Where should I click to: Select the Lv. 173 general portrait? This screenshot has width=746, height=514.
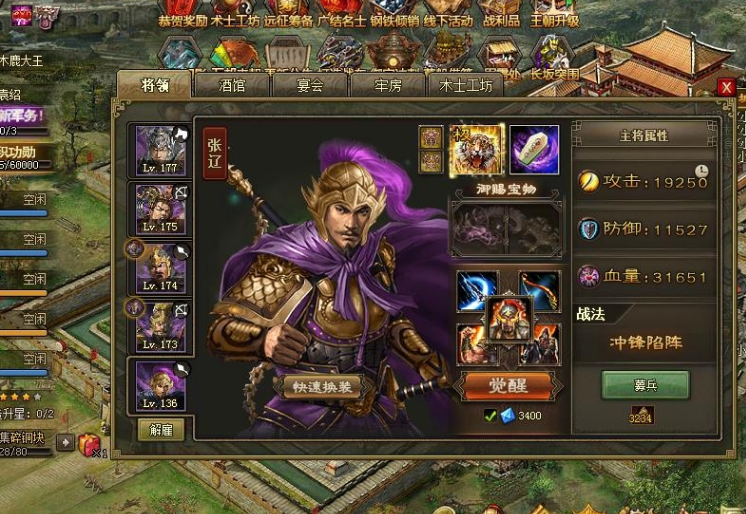[159, 325]
